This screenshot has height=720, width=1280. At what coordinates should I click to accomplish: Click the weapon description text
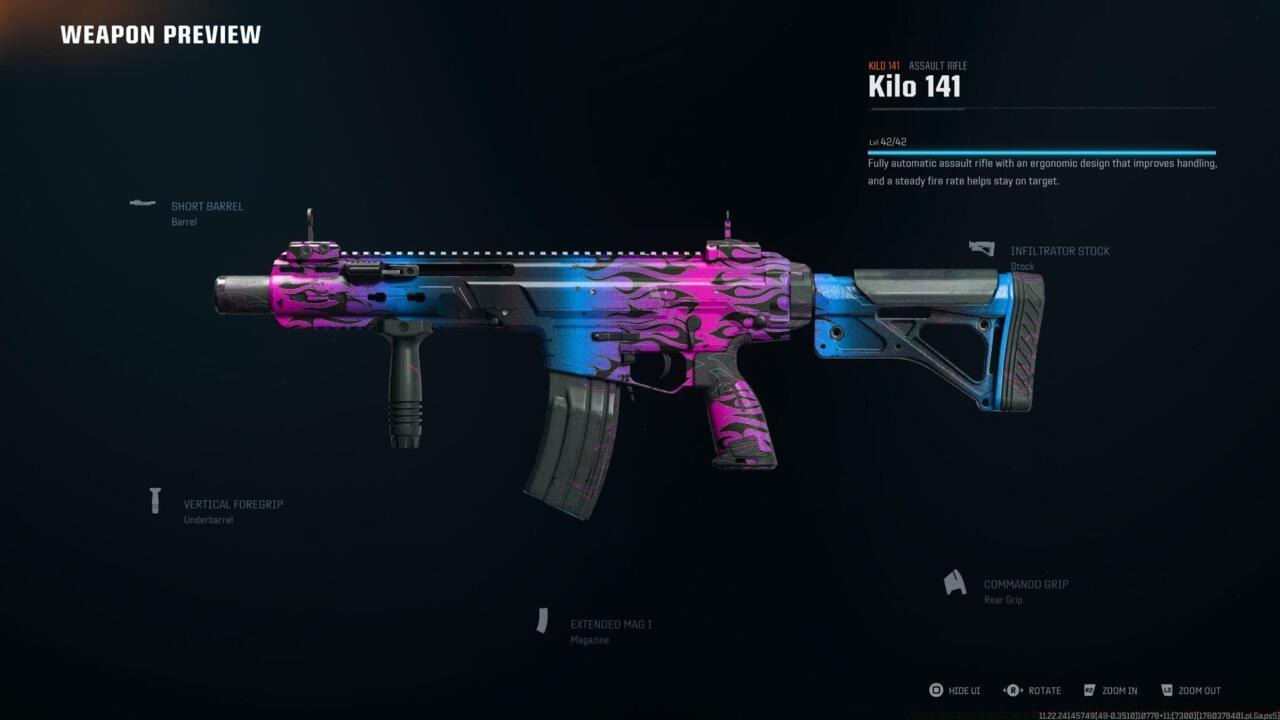coord(1040,172)
